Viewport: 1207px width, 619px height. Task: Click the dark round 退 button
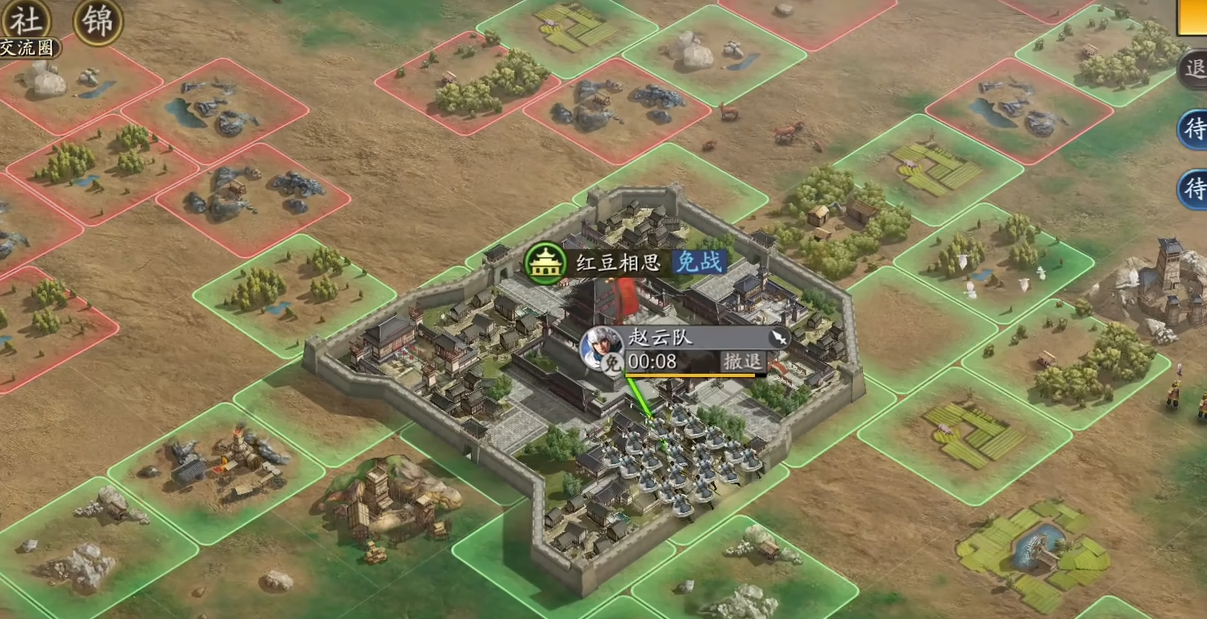coord(1193,69)
